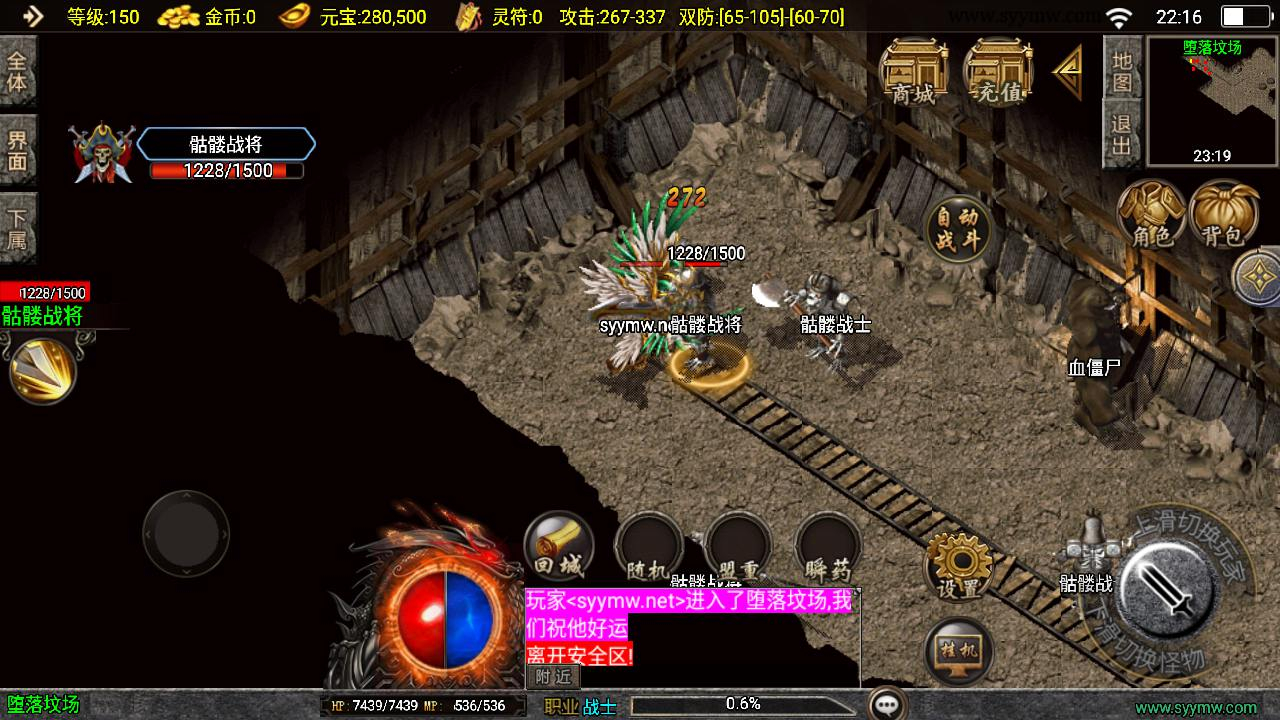
Task: Activate the golden blade skill icon
Action: click(x=43, y=369)
